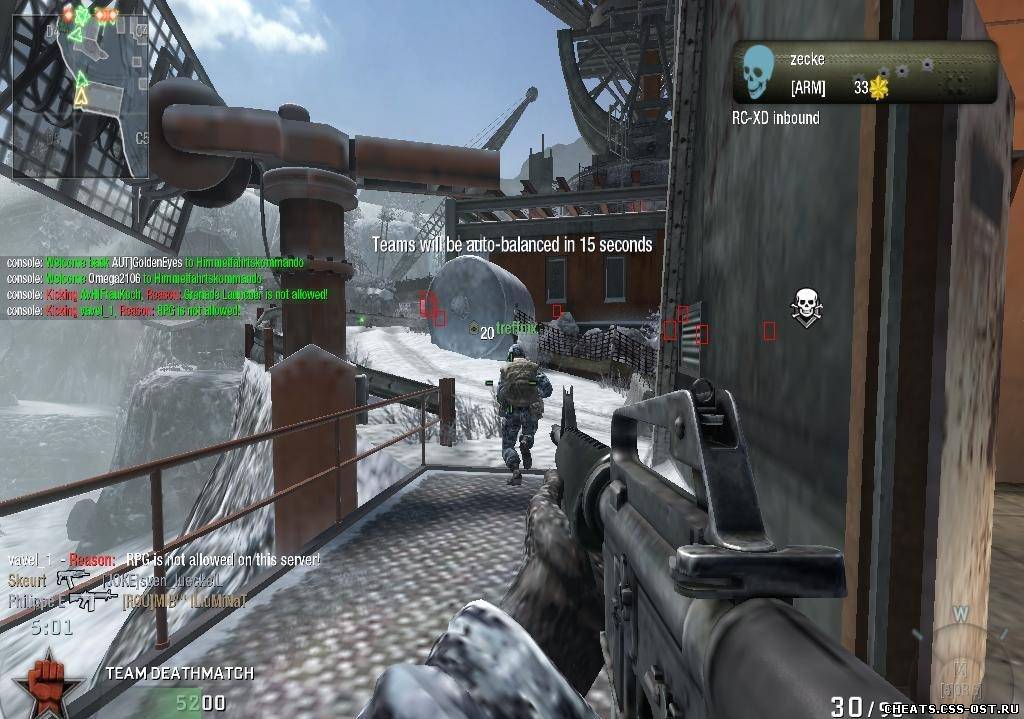Select the white skull death marker
The image size is (1024, 719).
click(x=804, y=305)
